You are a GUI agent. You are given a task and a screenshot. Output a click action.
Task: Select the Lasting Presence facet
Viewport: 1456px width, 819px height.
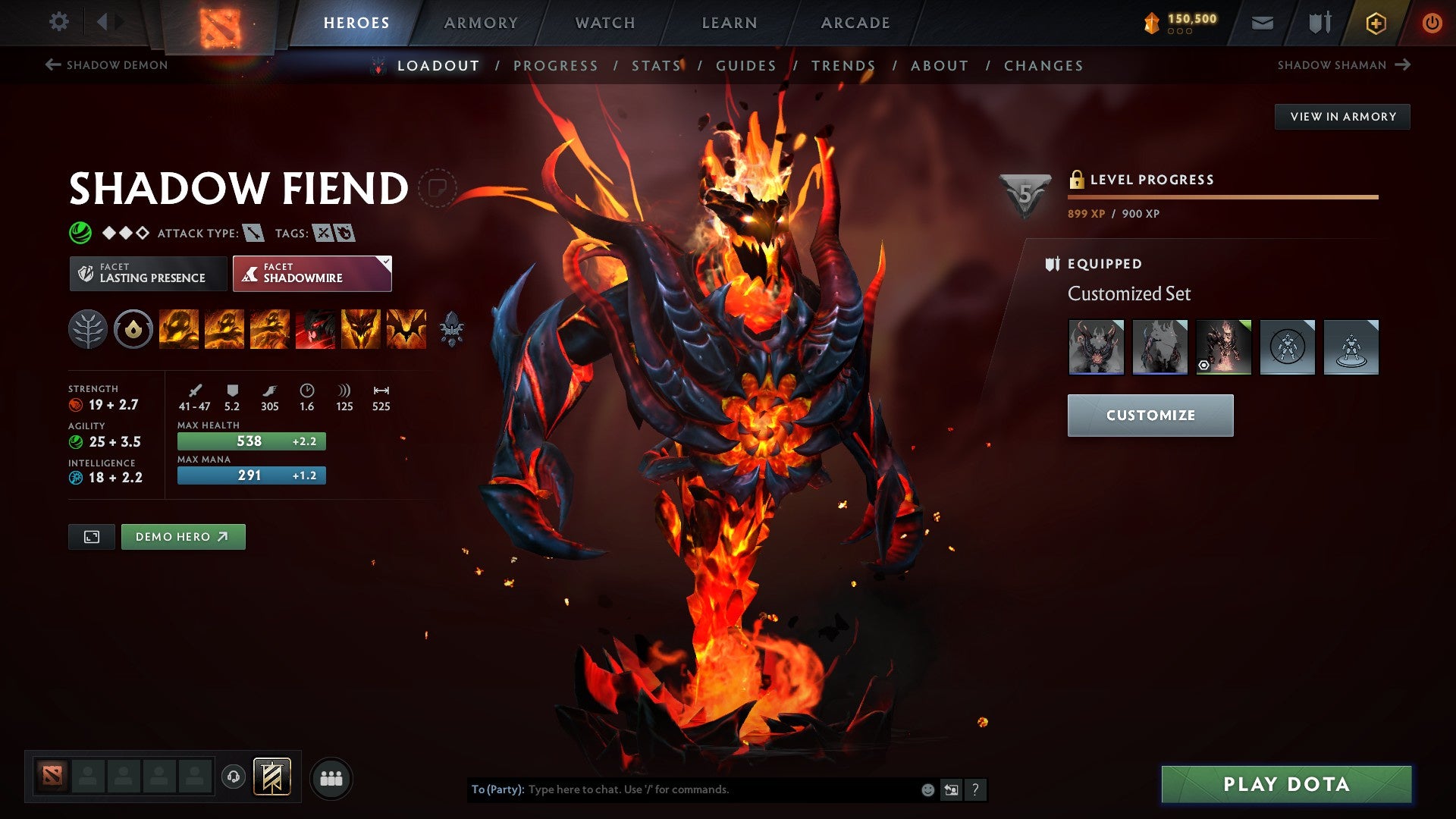click(147, 273)
